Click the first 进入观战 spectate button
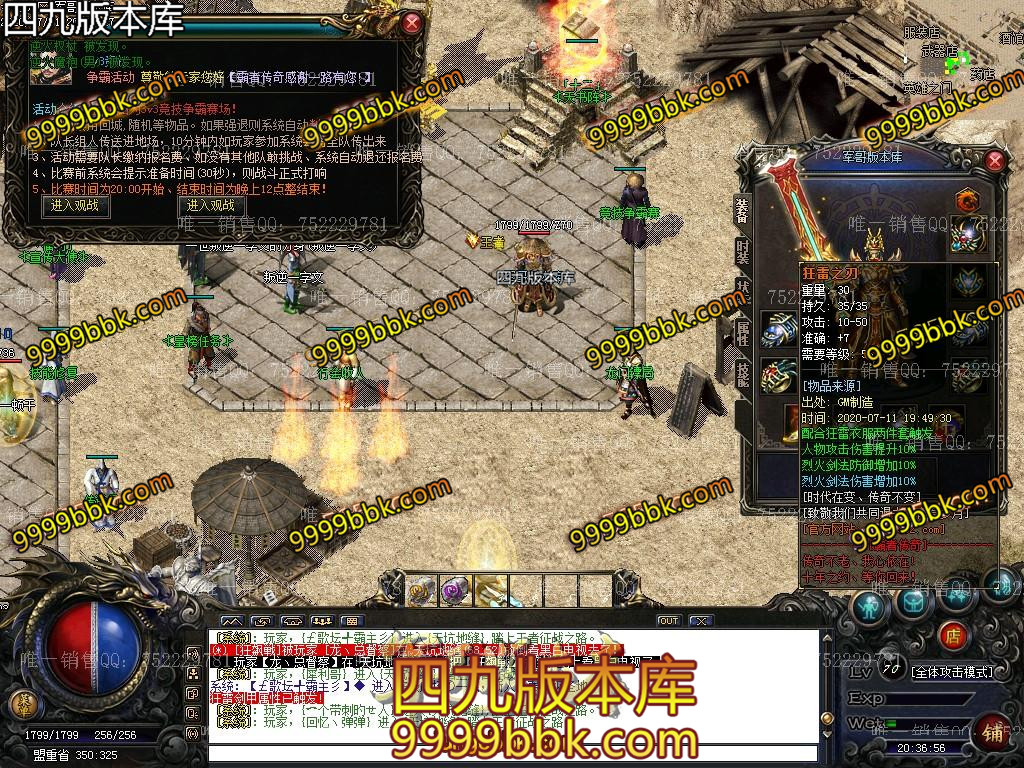This screenshot has width=1024, height=768. tap(76, 205)
